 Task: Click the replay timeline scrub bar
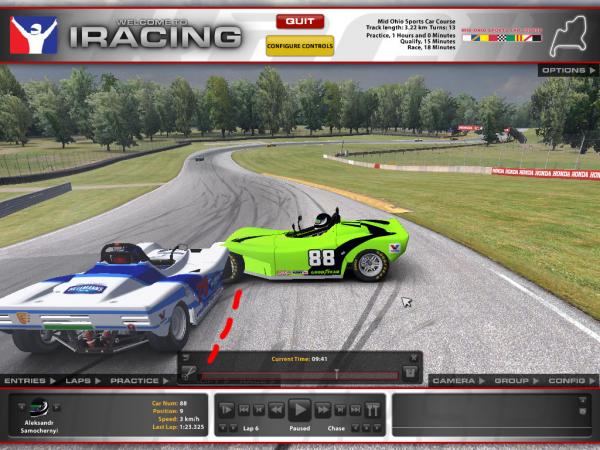pos(300,374)
